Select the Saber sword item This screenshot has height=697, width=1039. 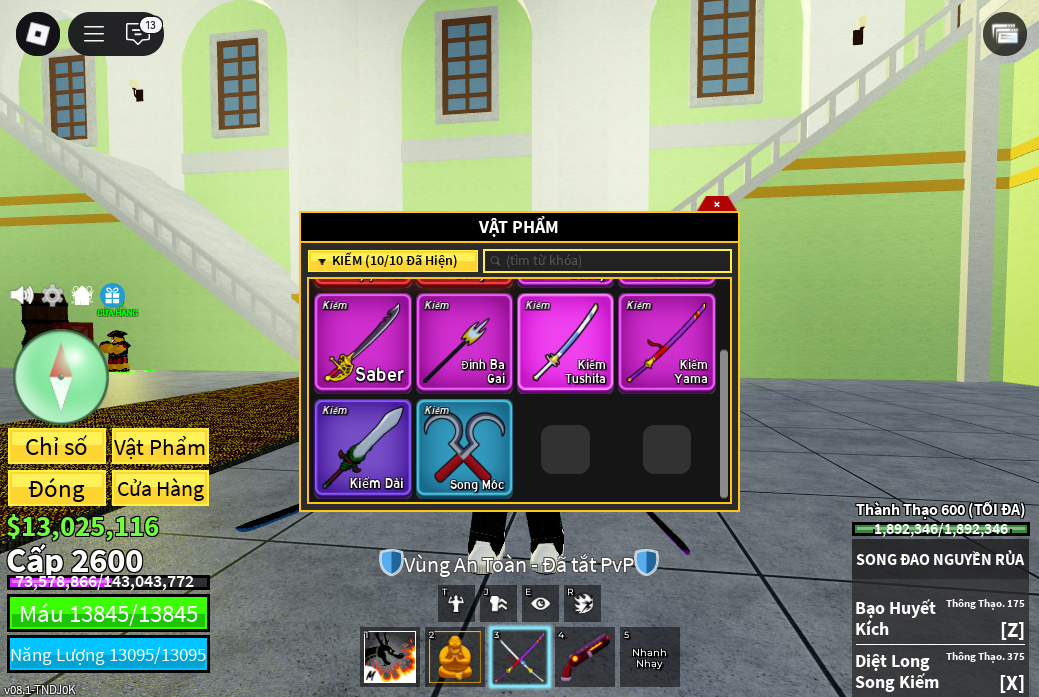tap(363, 342)
